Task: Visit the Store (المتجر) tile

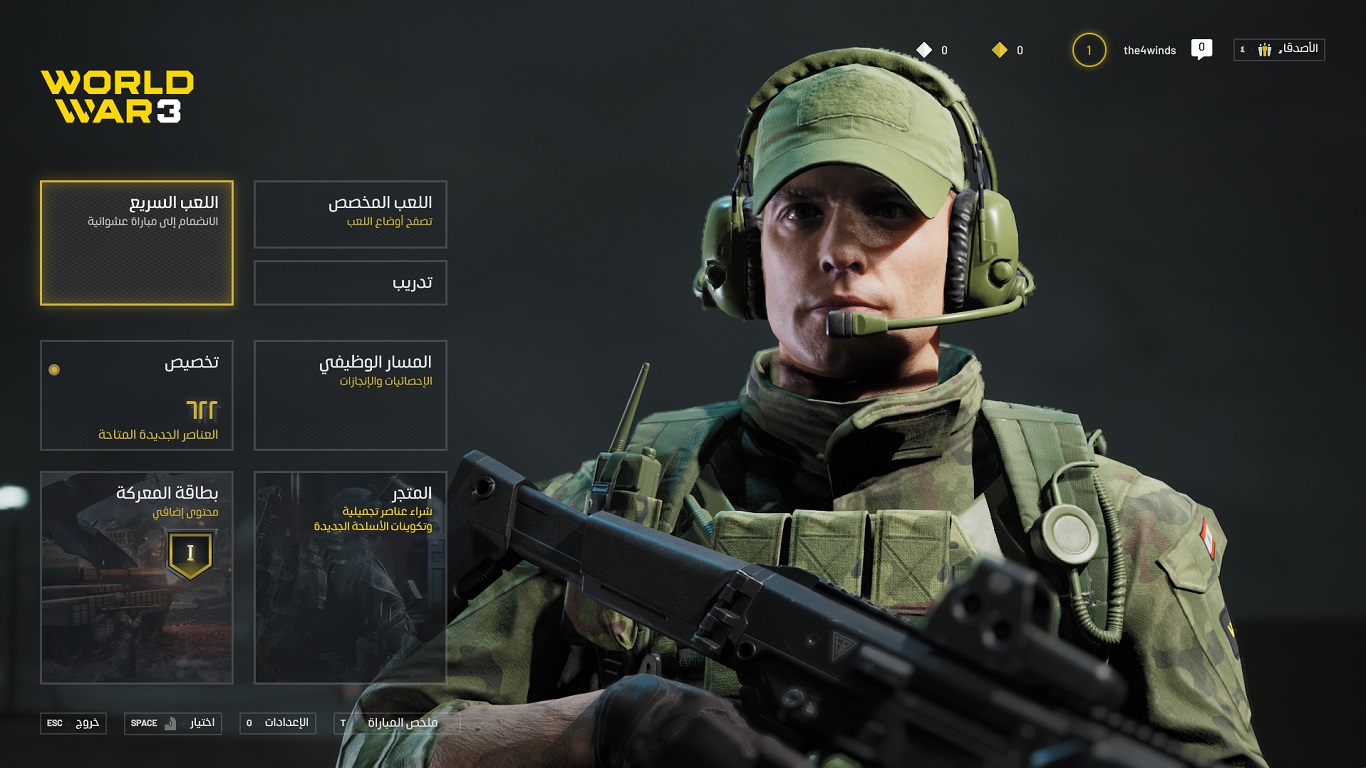Action: pos(350,577)
